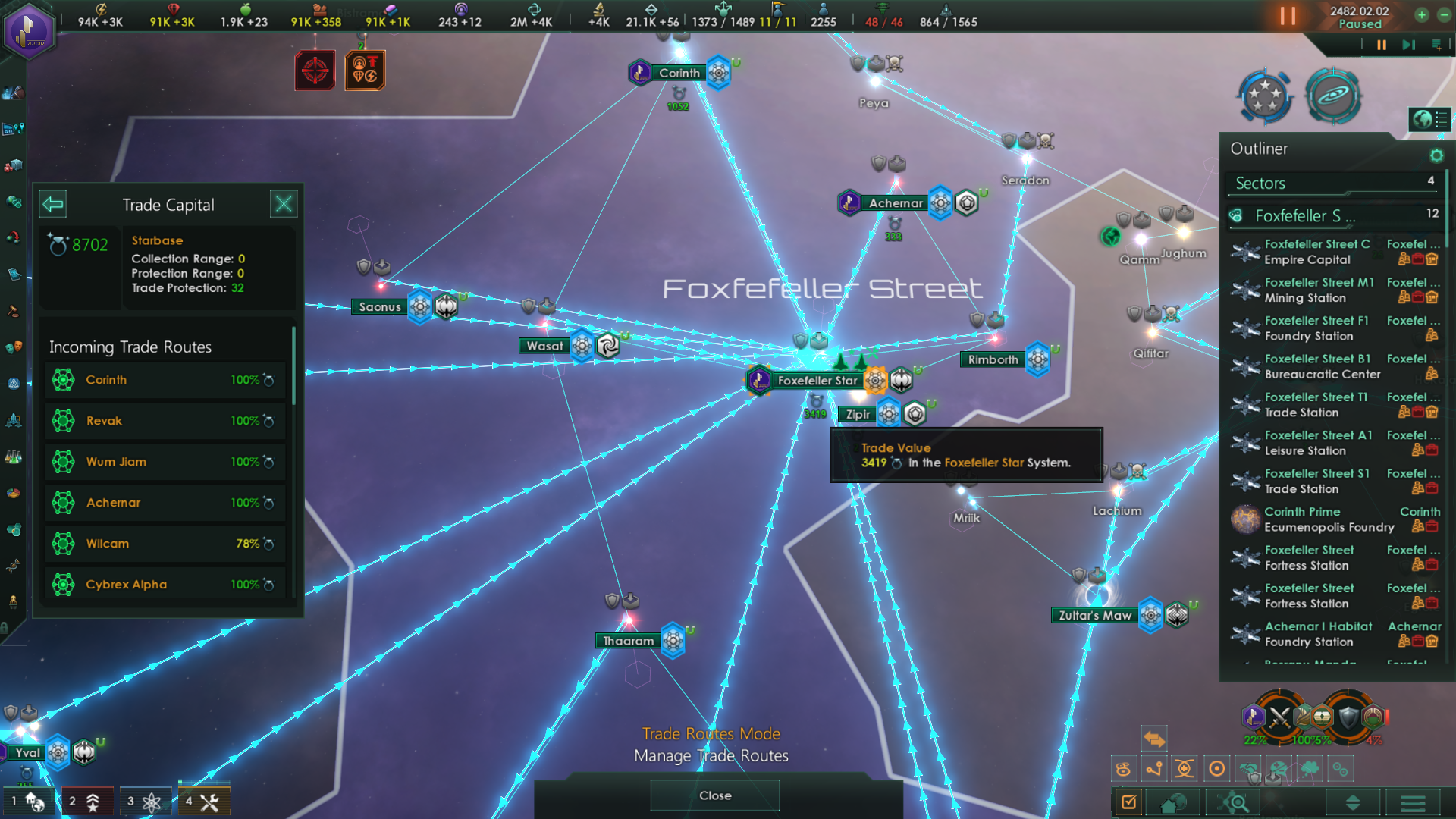The height and width of the screenshot is (819, 1456).
Task: Click the red crisis alert notification icon
Action: click(315, 70)
